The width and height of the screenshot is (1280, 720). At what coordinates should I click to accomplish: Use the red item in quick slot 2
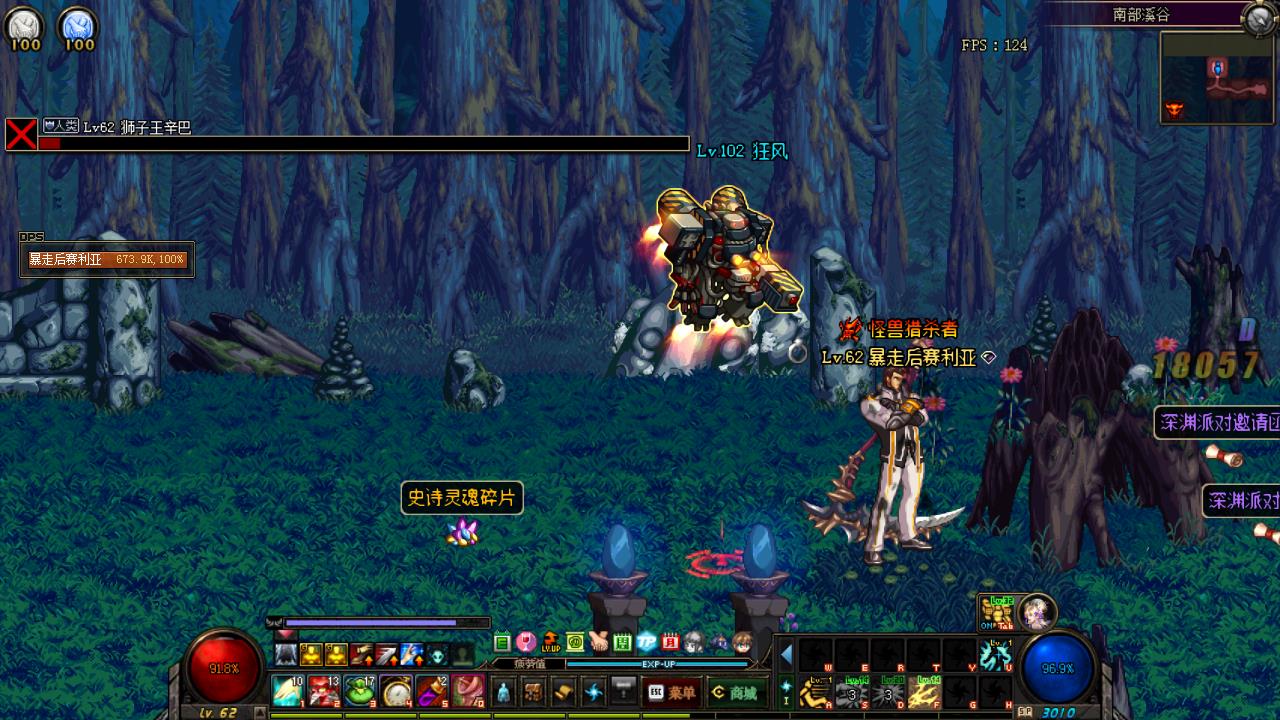tap(323, 691)
